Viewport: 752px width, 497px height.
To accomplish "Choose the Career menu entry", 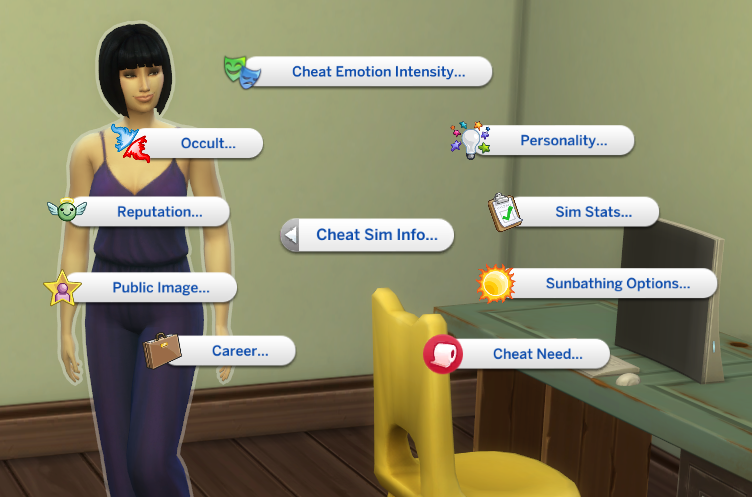I will tap(239, 351).
